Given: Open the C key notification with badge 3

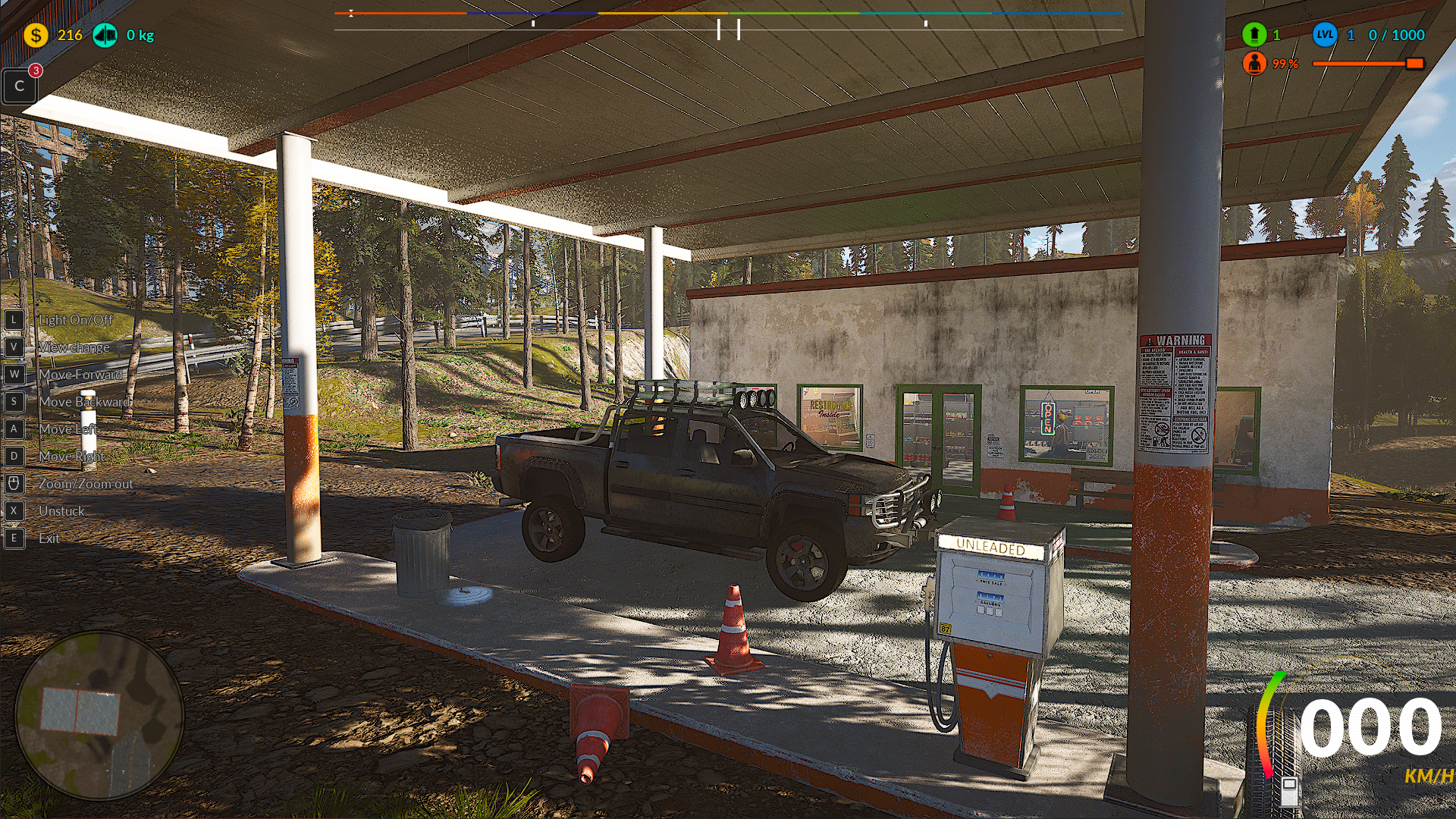Looking at the screenshot, I should pyautogui.click(x=19, y=86).
